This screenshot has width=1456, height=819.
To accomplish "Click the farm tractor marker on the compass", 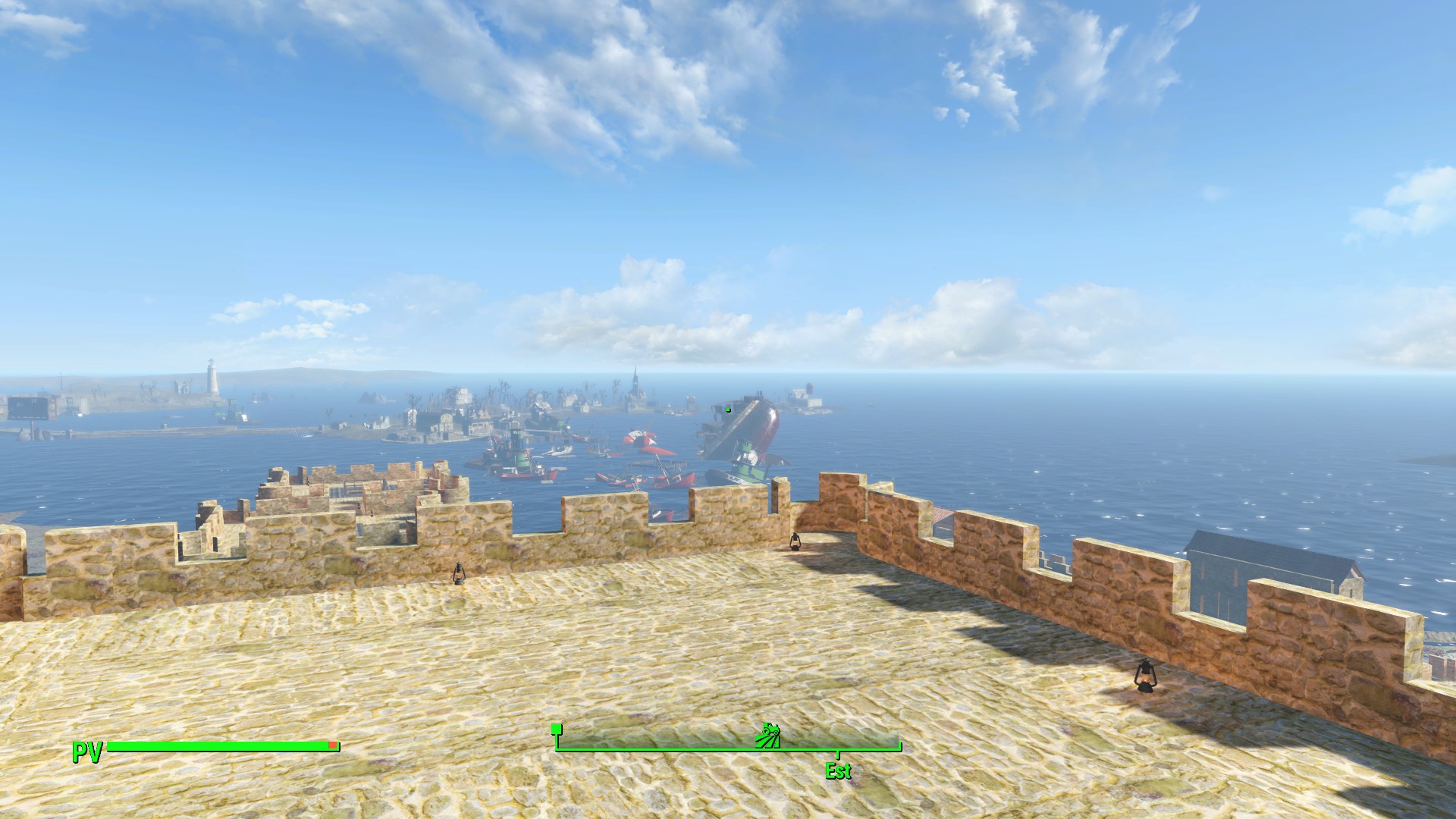I will coord(768,736).
